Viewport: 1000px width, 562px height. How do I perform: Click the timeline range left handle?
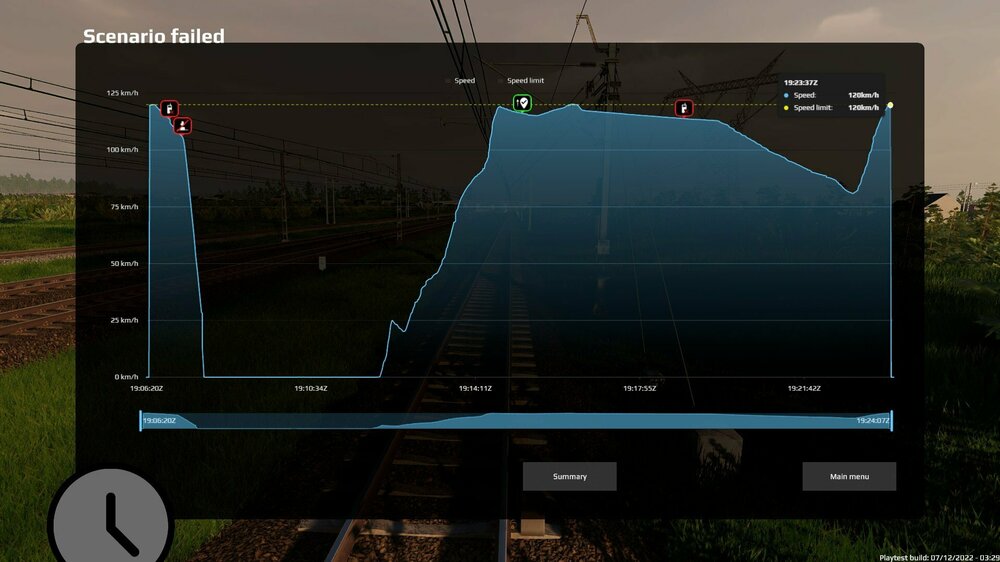coord(141,421)
